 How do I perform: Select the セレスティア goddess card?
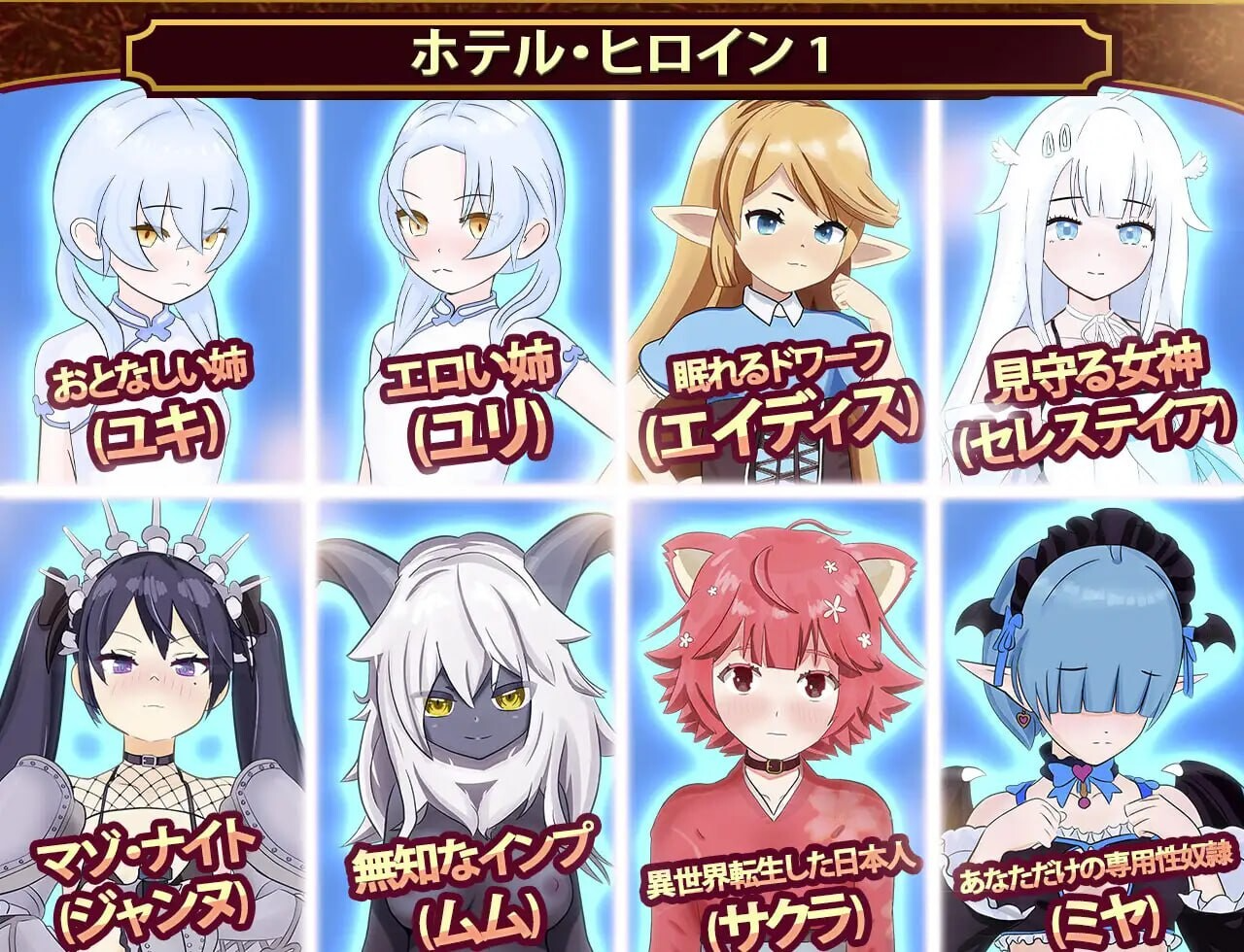[x=1090, y=291]
